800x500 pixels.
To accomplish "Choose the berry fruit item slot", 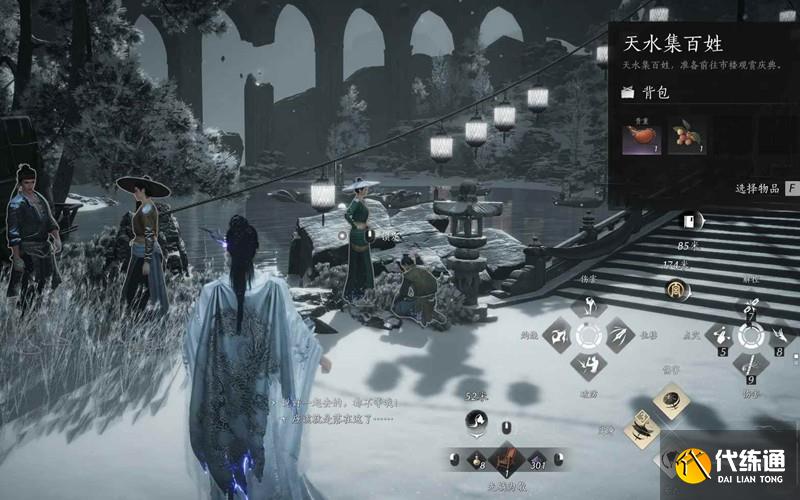I will point(684,139).
